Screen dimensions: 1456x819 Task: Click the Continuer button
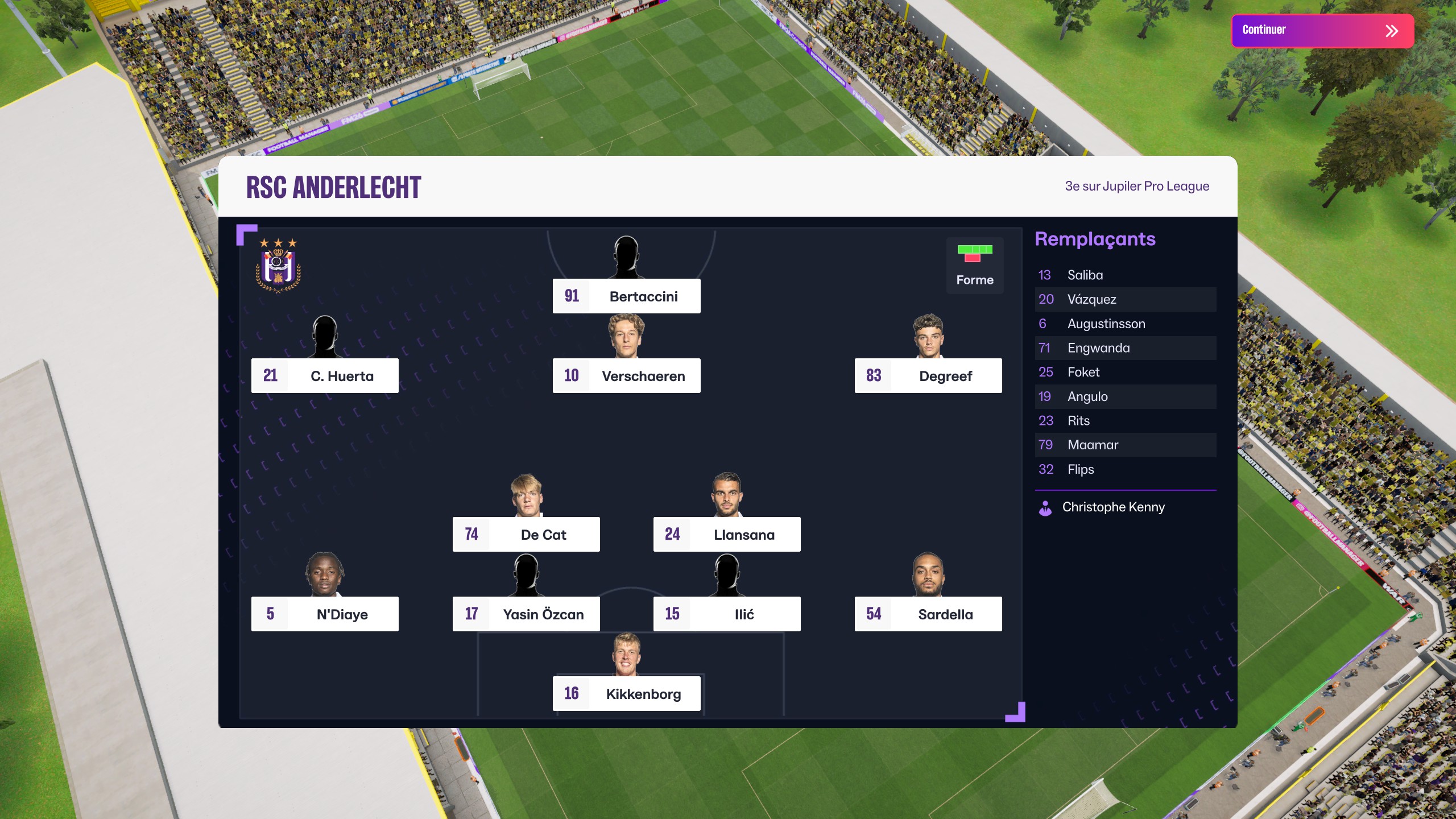[x=1322, y=31]
